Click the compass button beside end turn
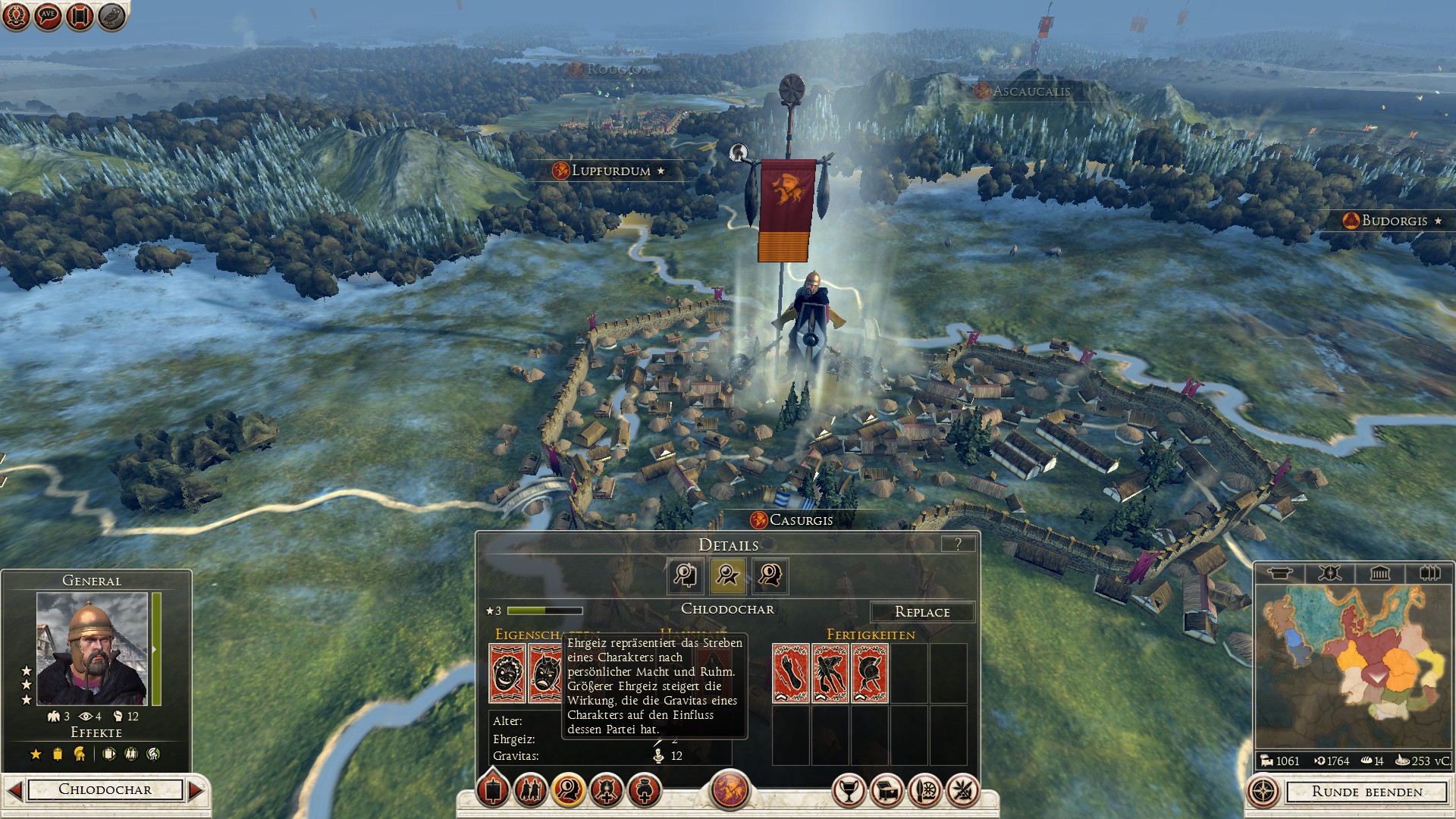The image size is (1456, 819). [x=1263, y=792]
